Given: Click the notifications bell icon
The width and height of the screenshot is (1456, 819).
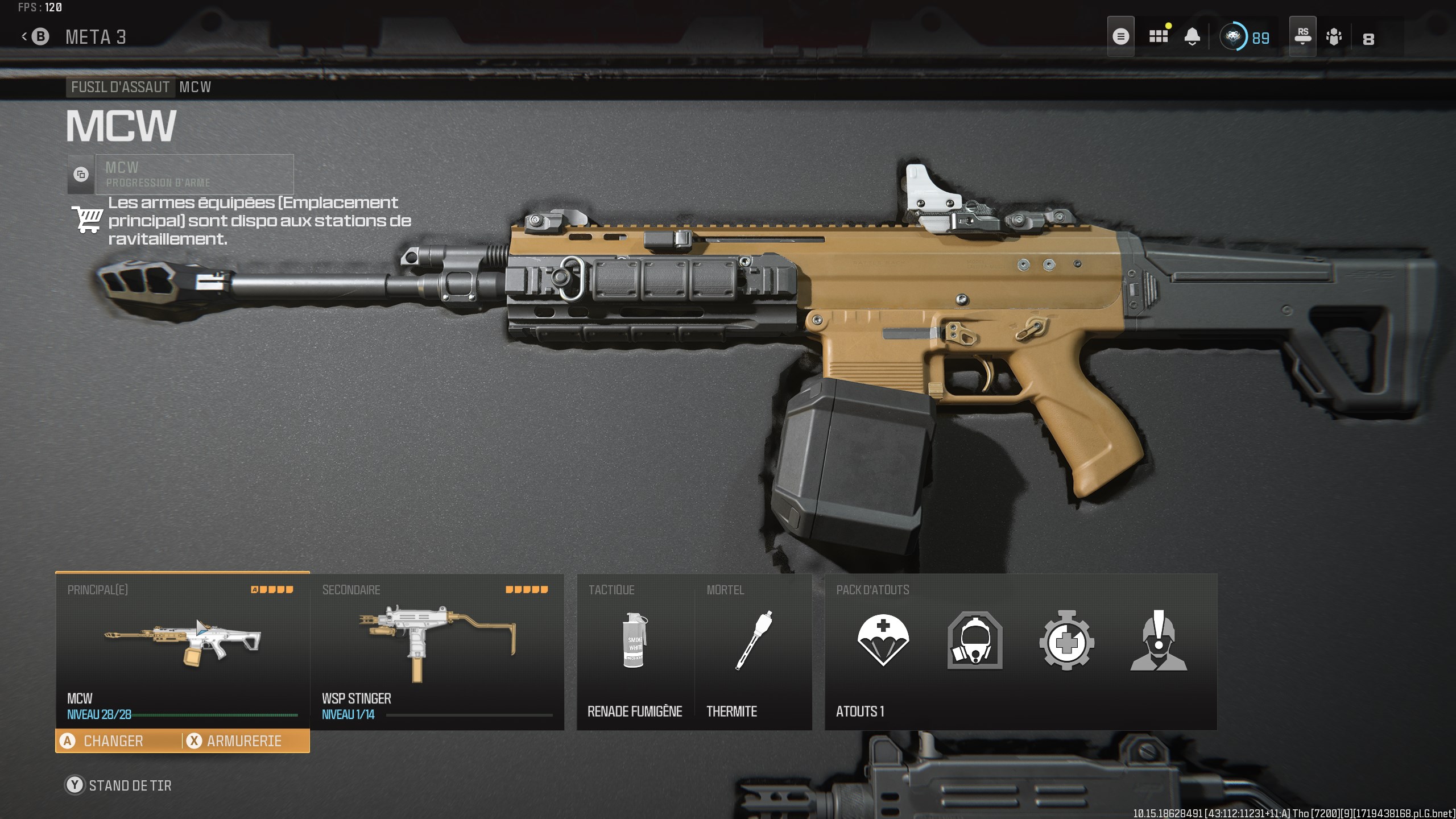Looking at the screenshot, I should tap(1193, 36).
